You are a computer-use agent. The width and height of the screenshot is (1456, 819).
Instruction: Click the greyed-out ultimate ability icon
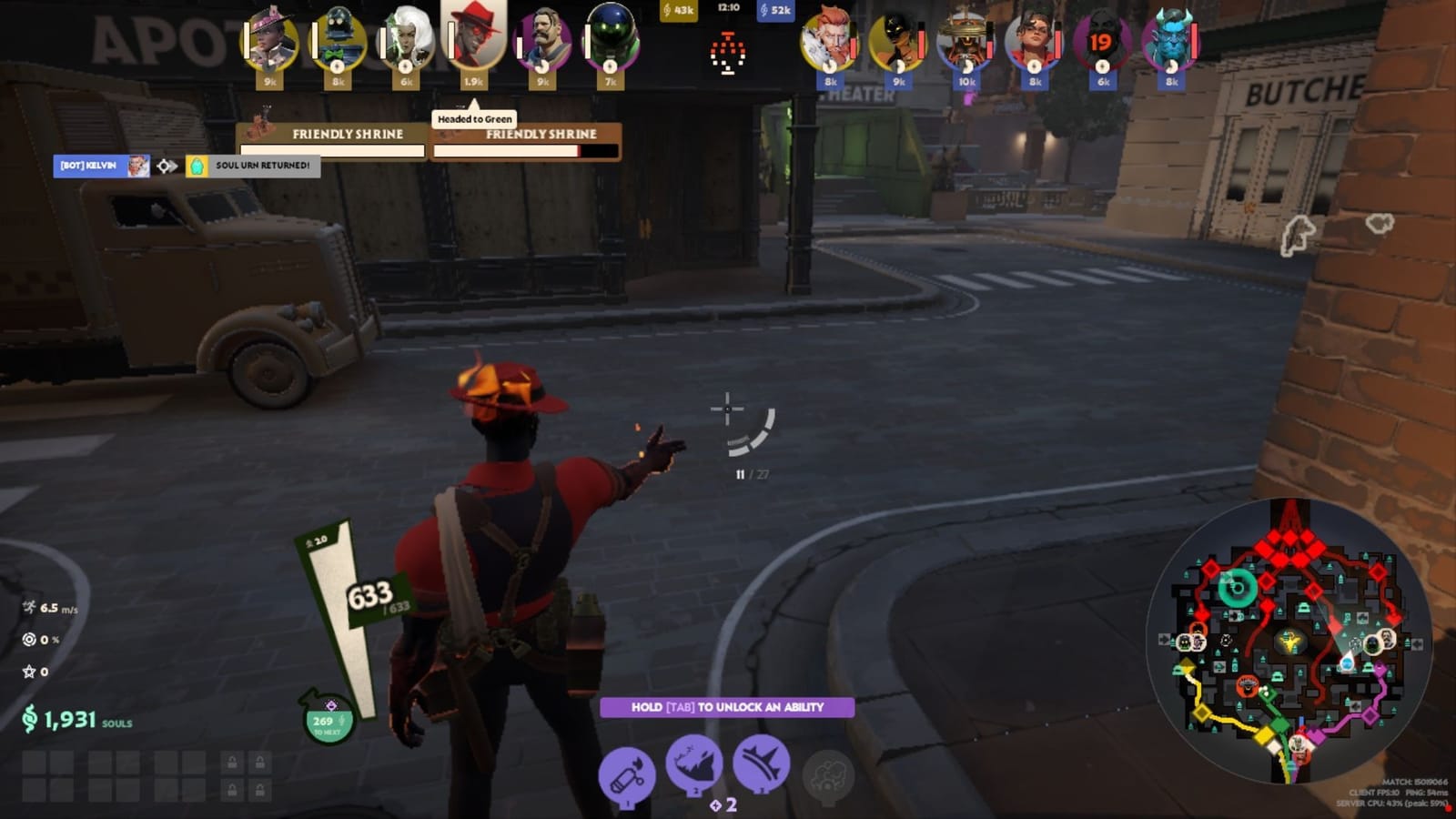click(826, 775)
